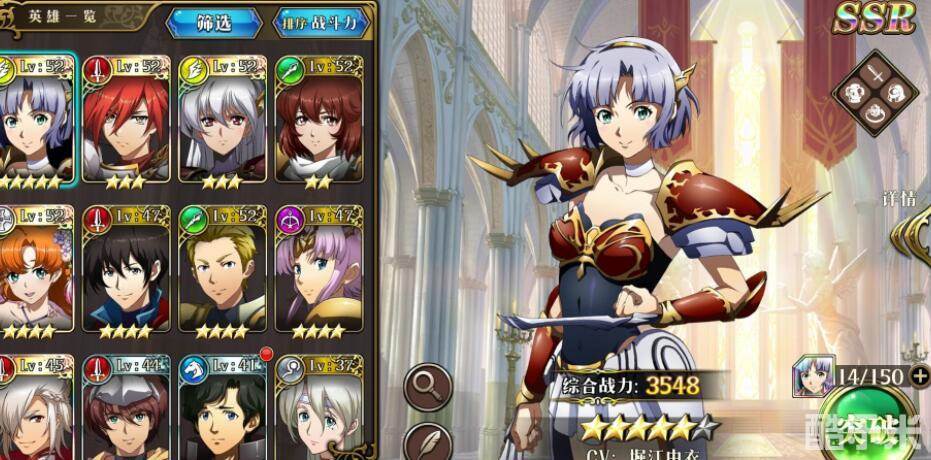Select the blond-haired man hero portrait
The height and width of the screenshot is (460, 931).
[x=222, y=270]
